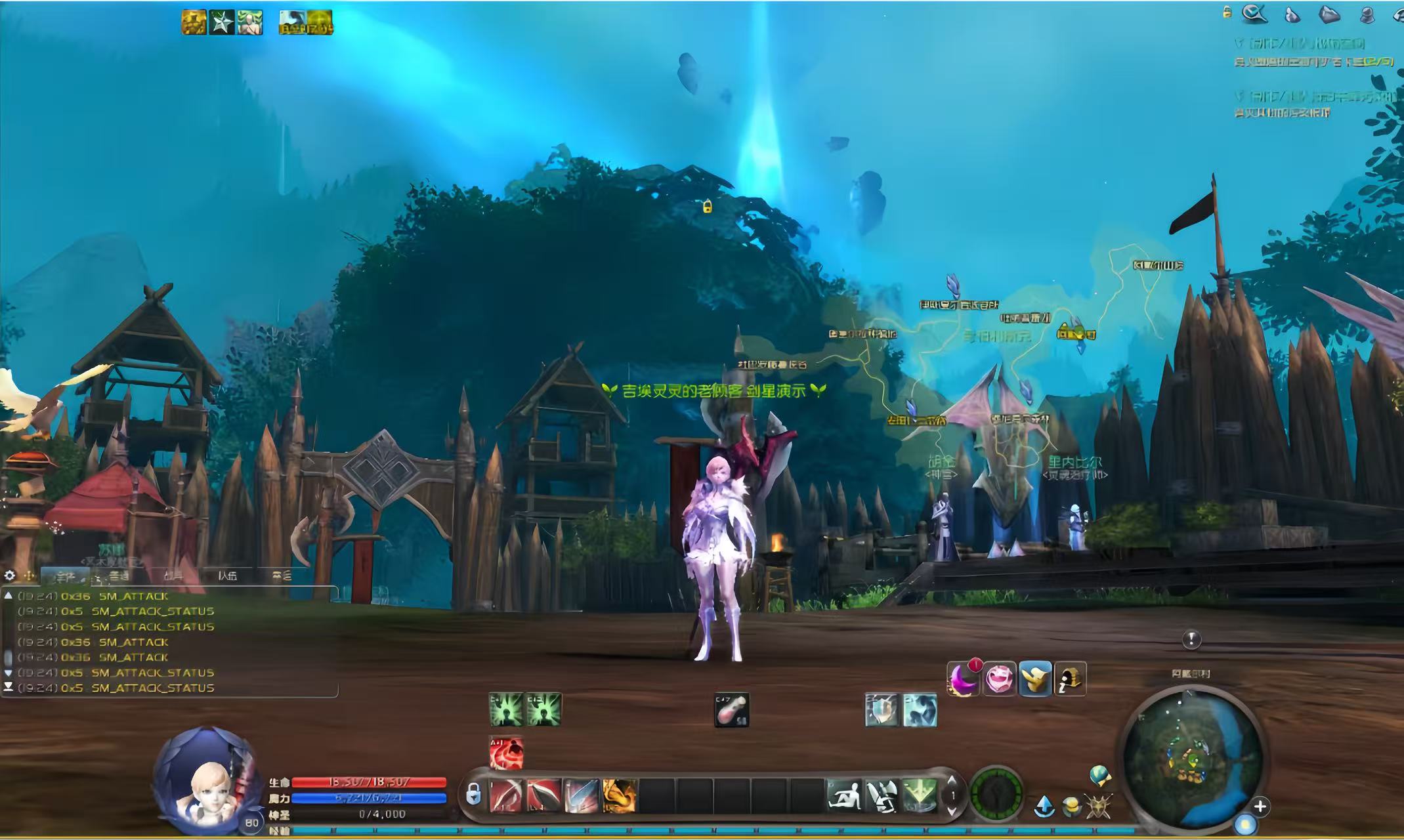Switch to the 队伍 chat tab
The height and width of the screenshot is (840, 1404).
coord(227,576)
